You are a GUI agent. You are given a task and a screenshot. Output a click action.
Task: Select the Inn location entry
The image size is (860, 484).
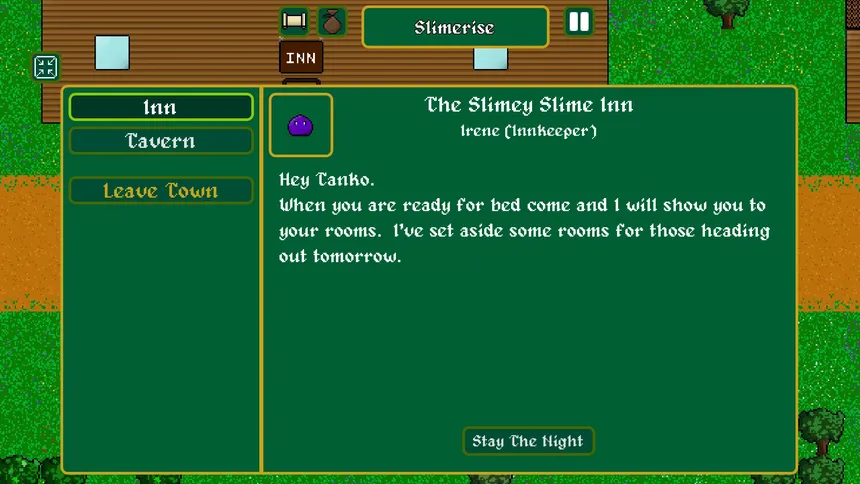(x=160, y=107)
